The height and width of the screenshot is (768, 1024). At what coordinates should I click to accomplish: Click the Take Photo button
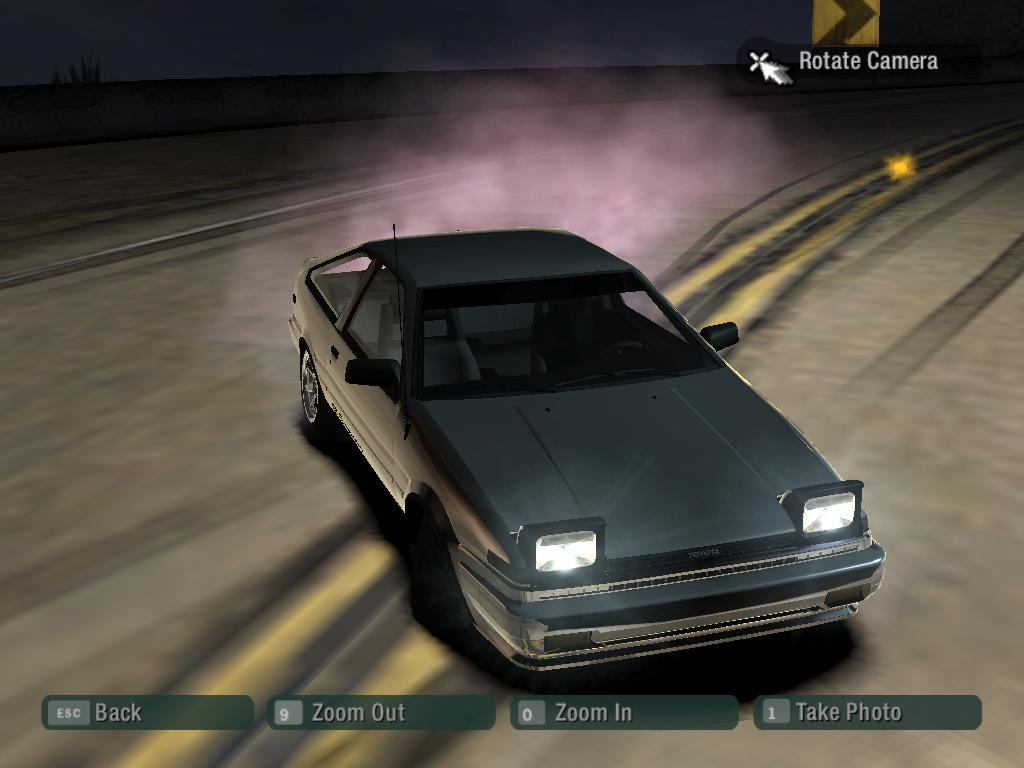867,713
